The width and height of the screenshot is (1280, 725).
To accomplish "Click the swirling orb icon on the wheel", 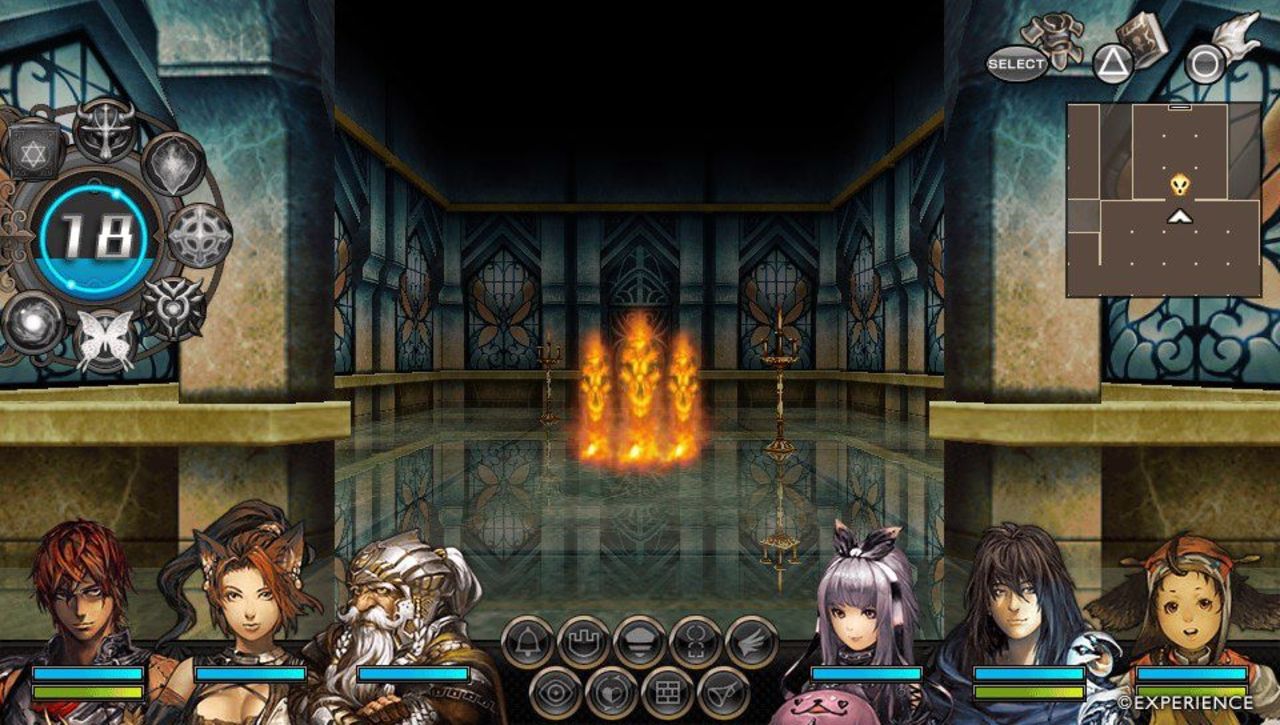I will pyautogui.click(x=33, y=322).
